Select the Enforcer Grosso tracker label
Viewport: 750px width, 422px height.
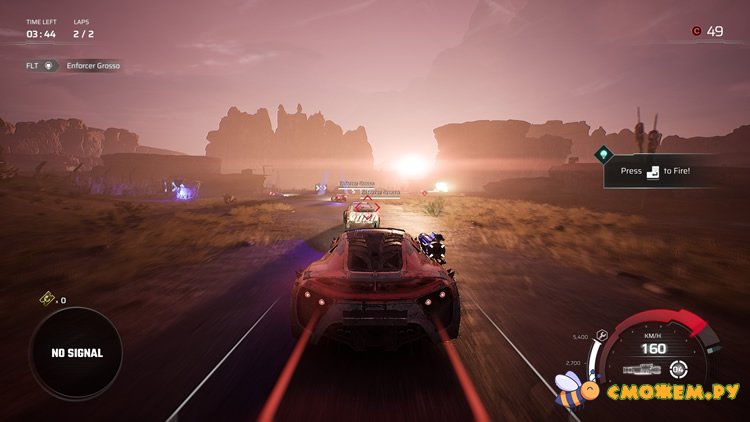[x=93, y=66]
